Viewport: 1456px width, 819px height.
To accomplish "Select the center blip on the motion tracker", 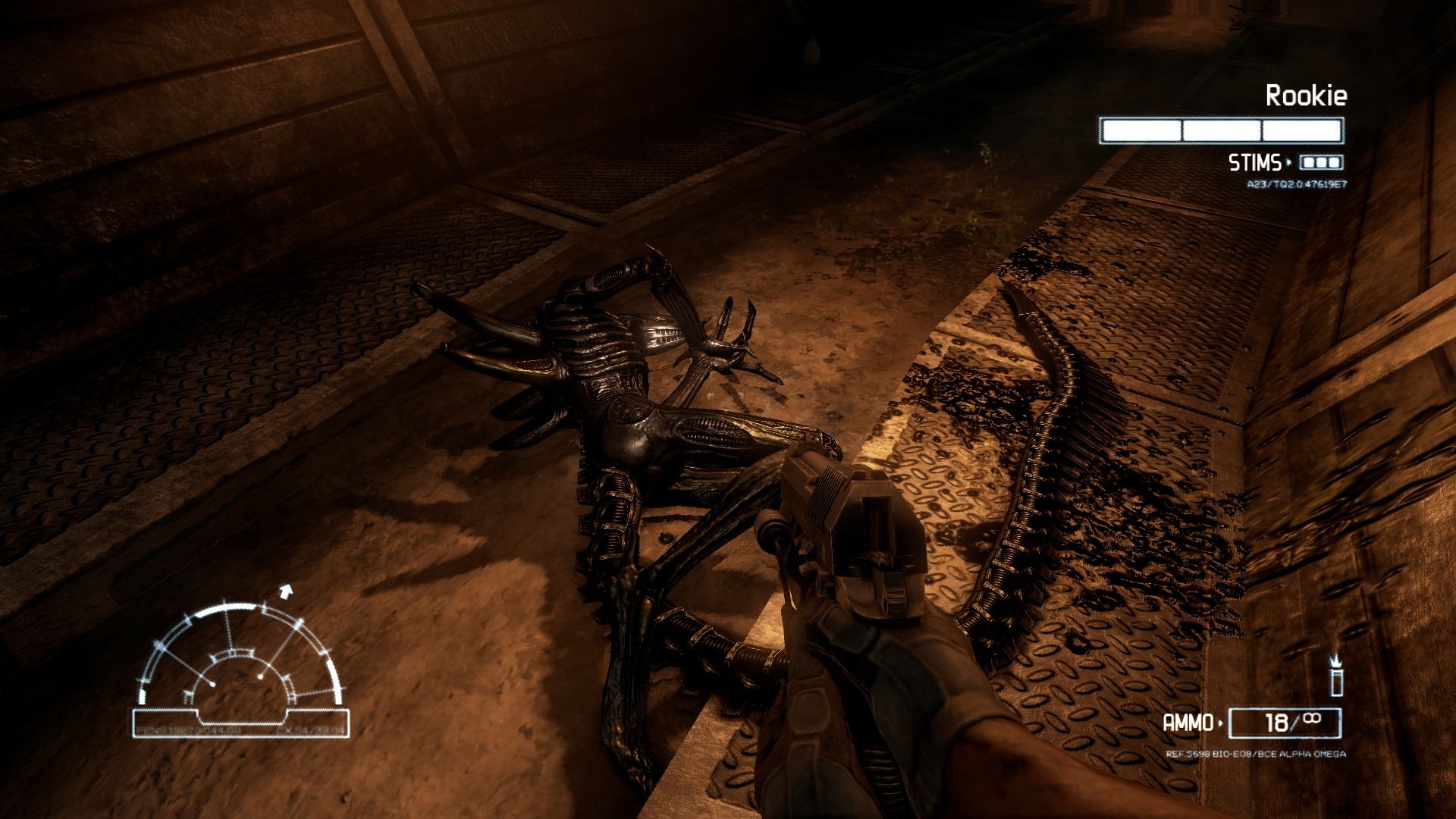I will pyautogui.click(x=260, y=676).
